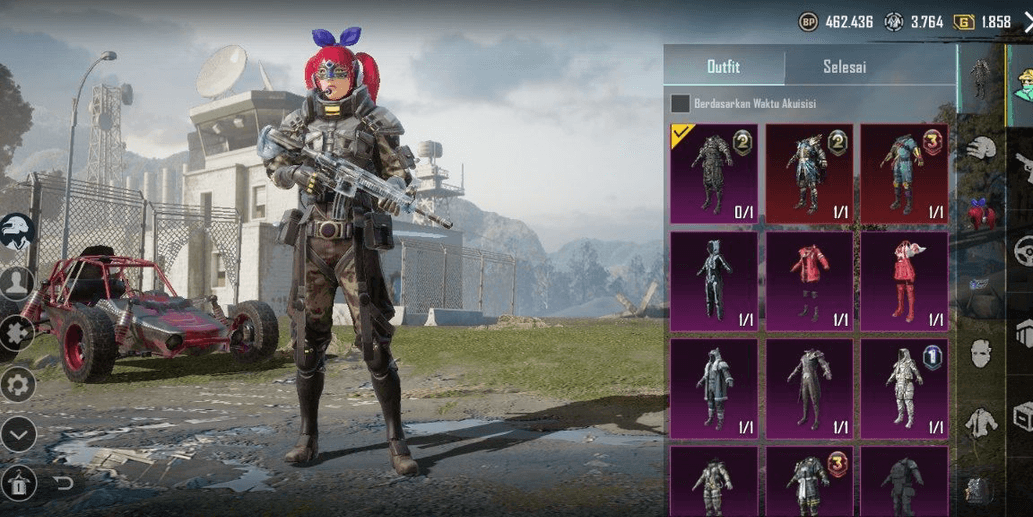
Task: Switch to the Outfit tab
Action: 723,67
